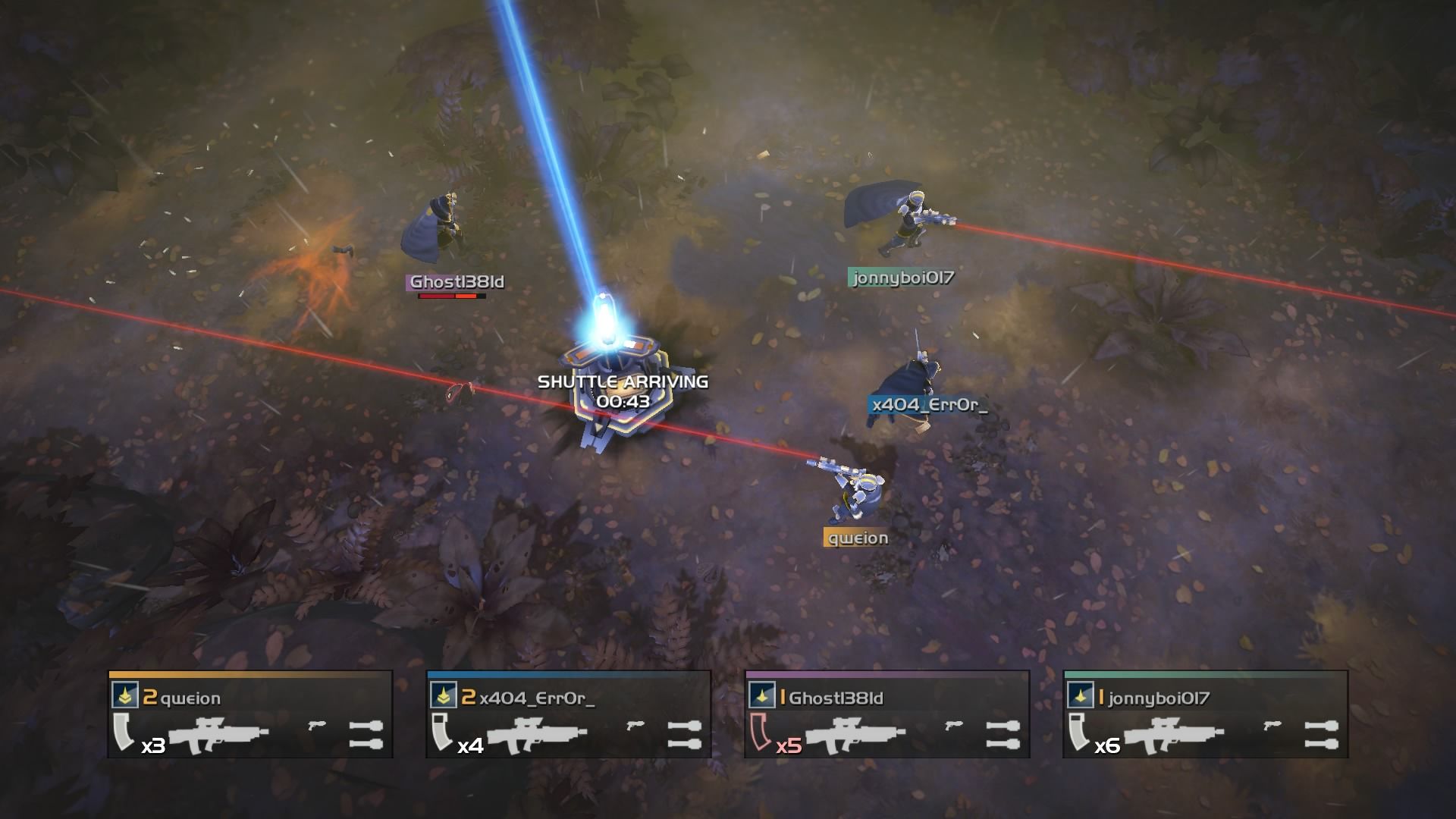Select Ghost1381d's assault rifle icon
The width and height of the screenshot is (1456, 819).
point(855,734)
